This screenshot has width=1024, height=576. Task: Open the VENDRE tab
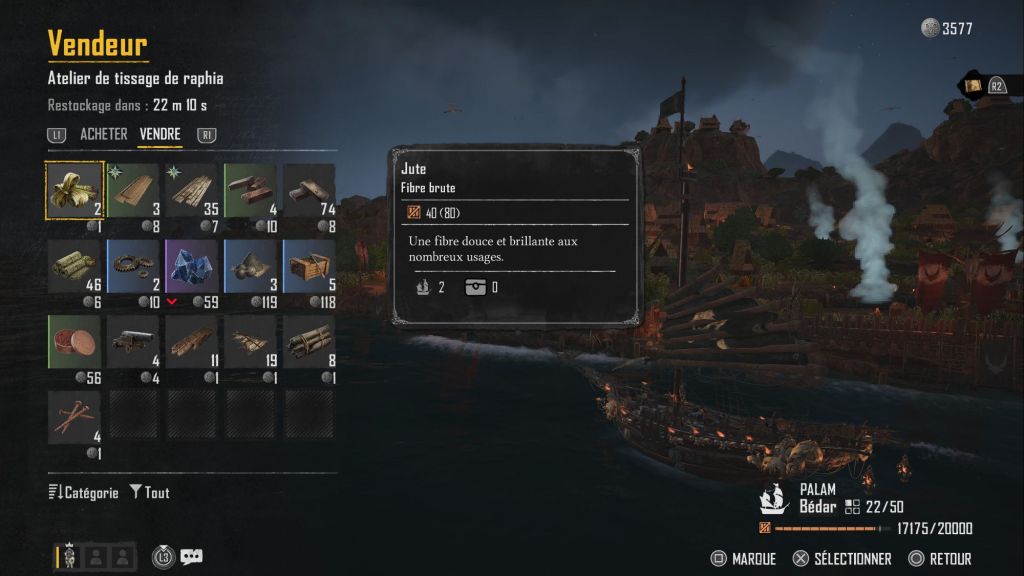[x=160, y=134]
